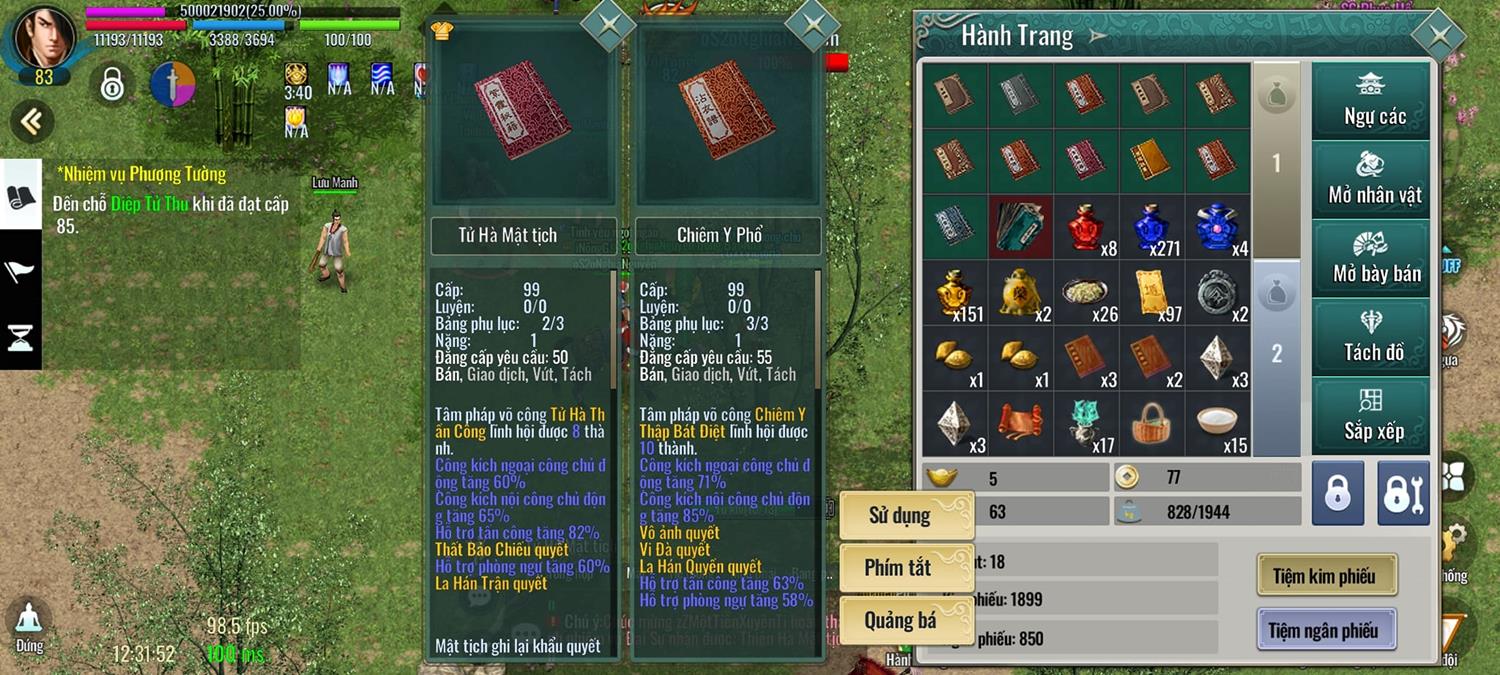1500x675 pixels.
Task: Open the Ngự các storage
Action: coord(1372,101)
